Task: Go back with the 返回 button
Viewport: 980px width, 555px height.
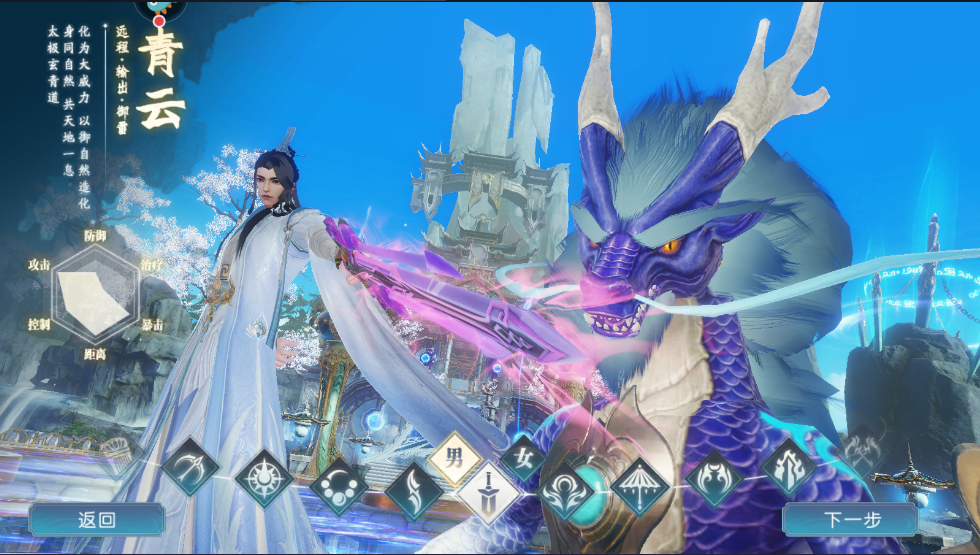Action: pyautogui.click(x=97, y=520)
